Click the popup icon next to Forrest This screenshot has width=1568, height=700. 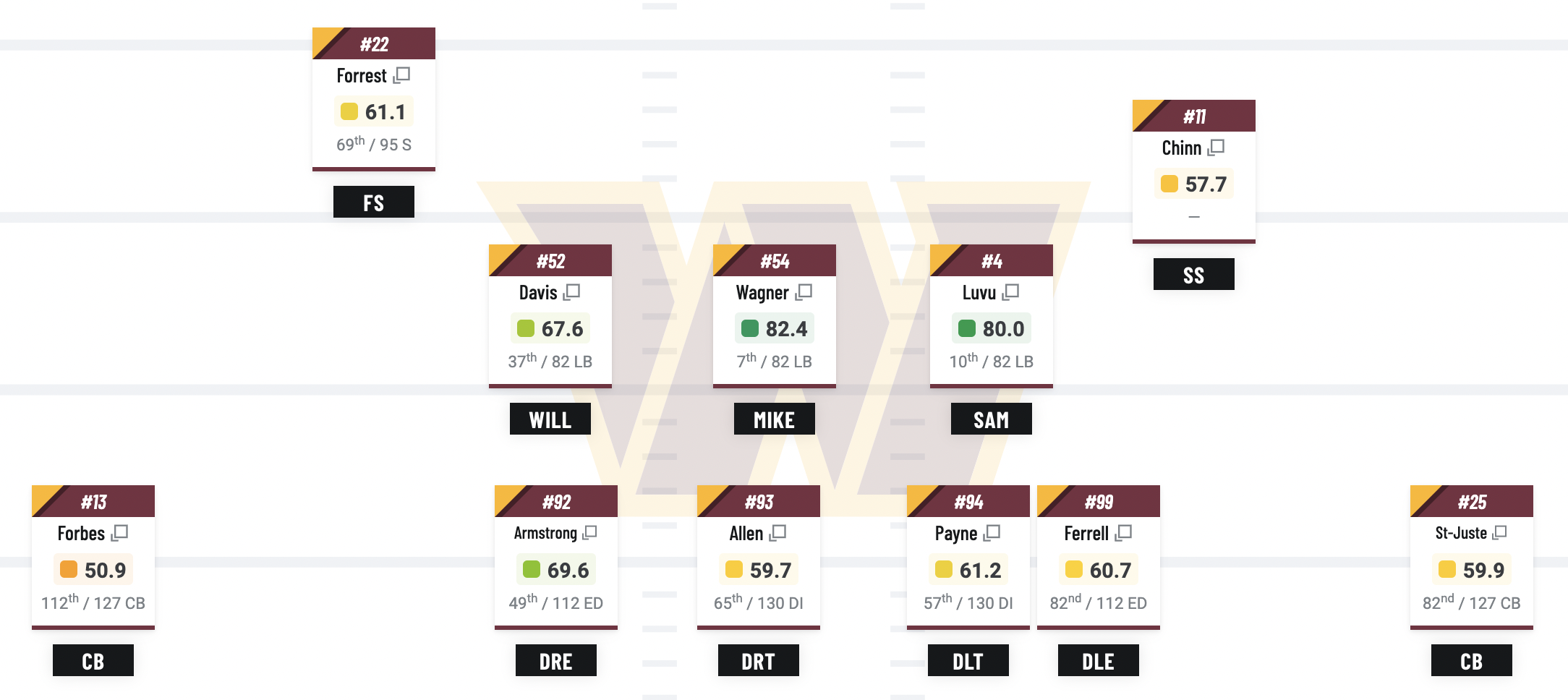401,75
